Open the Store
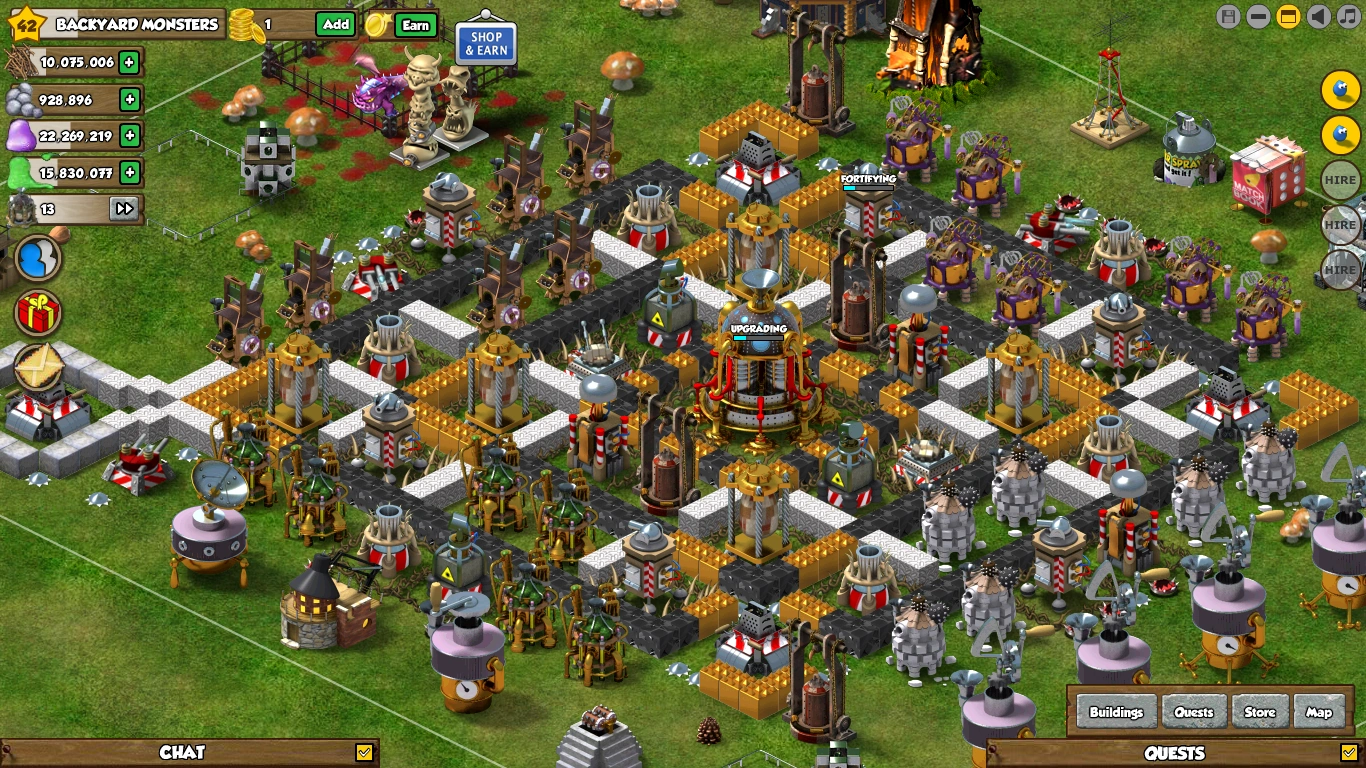The height and width of the screenshot is (768, 1366). coord(1260,712)
